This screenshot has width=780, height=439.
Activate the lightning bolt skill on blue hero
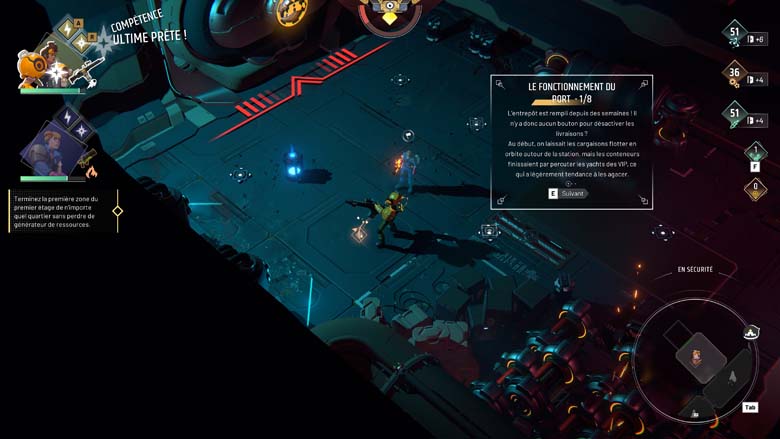[69, 118]
